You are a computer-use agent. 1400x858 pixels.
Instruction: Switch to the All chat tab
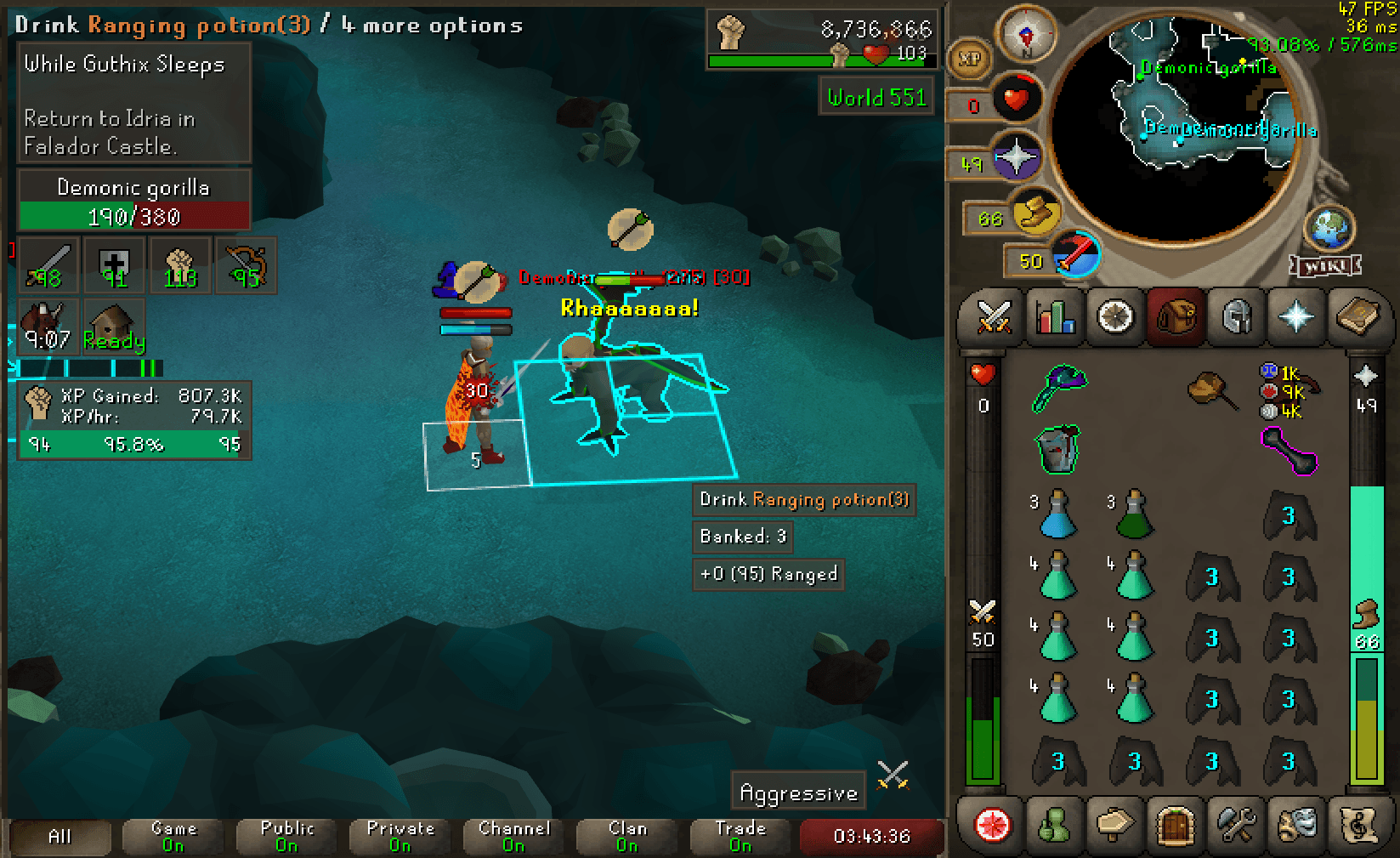click(59, 837)
